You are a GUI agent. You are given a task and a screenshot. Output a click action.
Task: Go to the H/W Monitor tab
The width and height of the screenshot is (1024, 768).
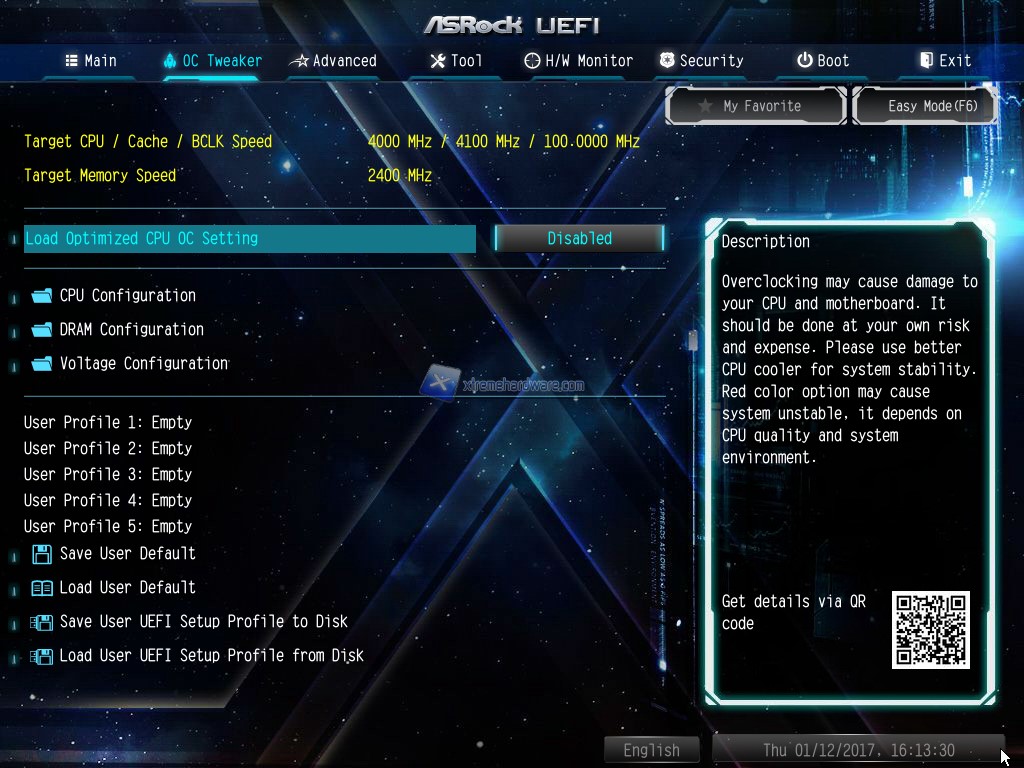click(579, 61)
